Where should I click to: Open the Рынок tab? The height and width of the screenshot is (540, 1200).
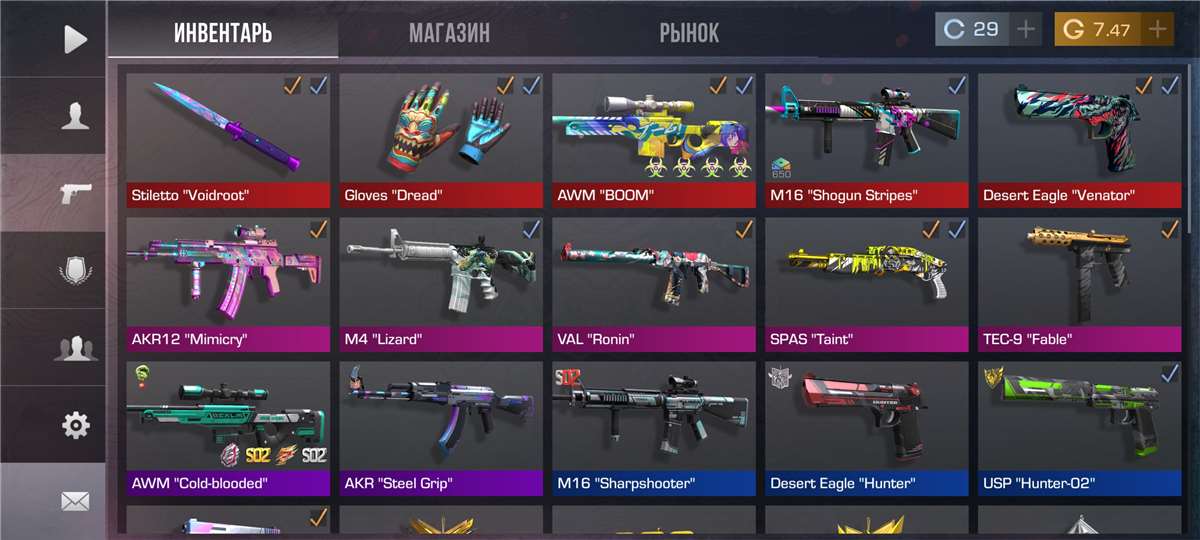[689, 33]
